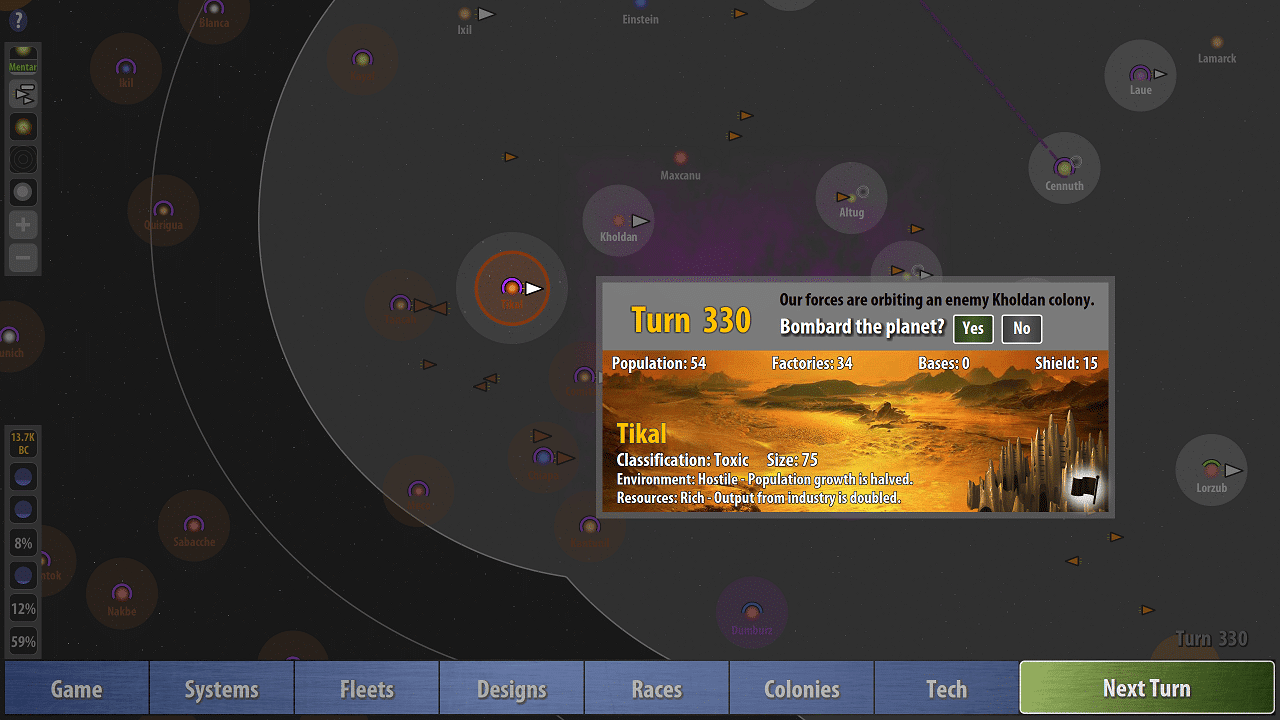Open the 13.7K BC date indicator
Screen dimensions: 1280x720
click(22, 443)
